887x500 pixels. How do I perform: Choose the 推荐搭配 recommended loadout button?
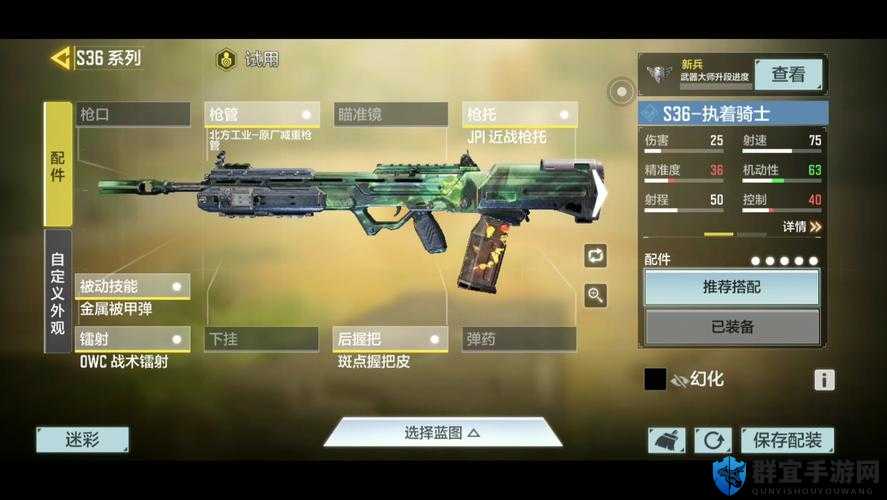731,287
